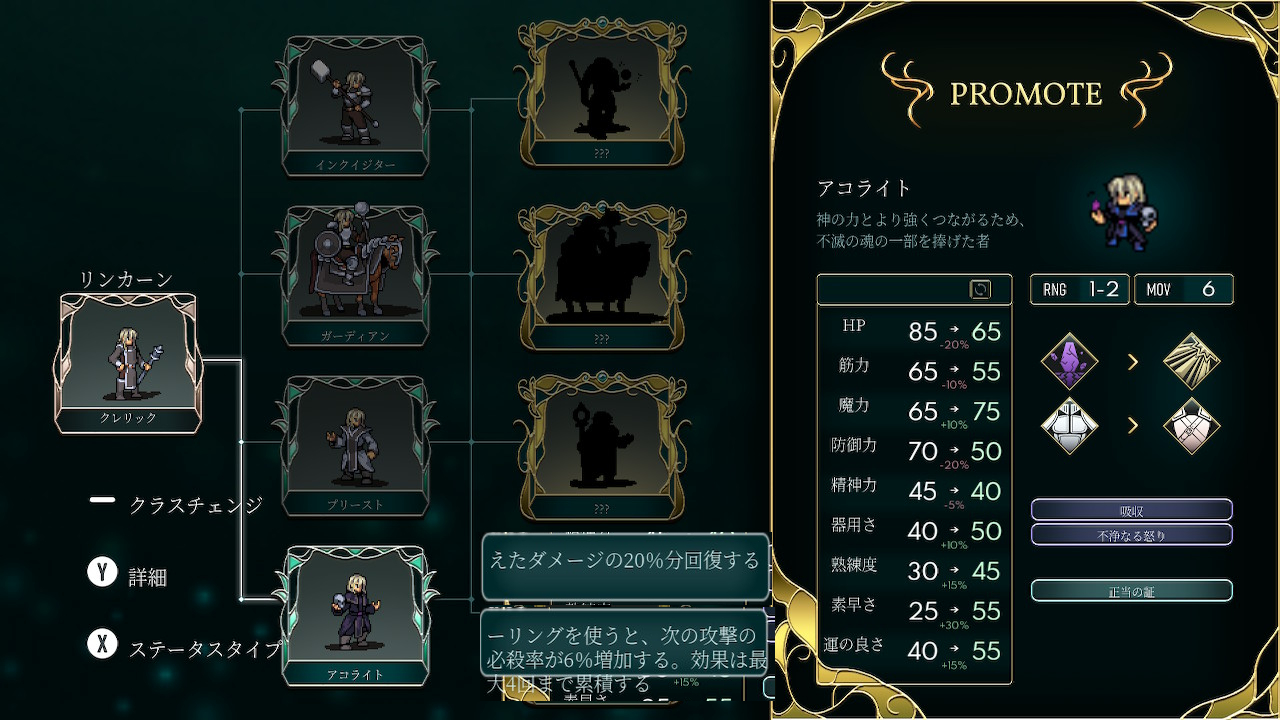Show the 吸収 skill description
The height and width of the screenshot is (720, 1280).
point(1131,510)
